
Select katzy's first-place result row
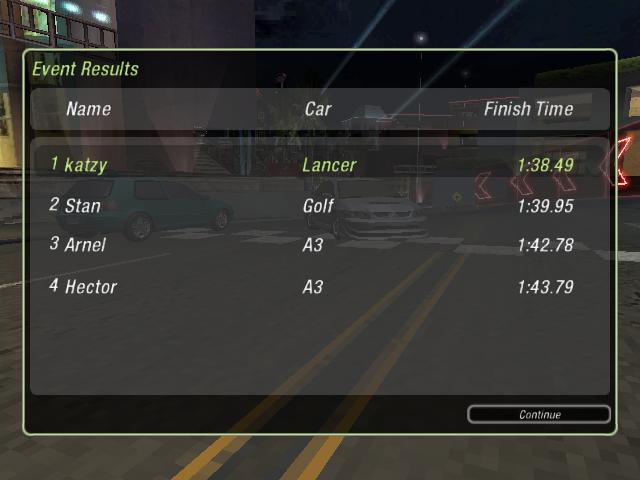point(320,164)
